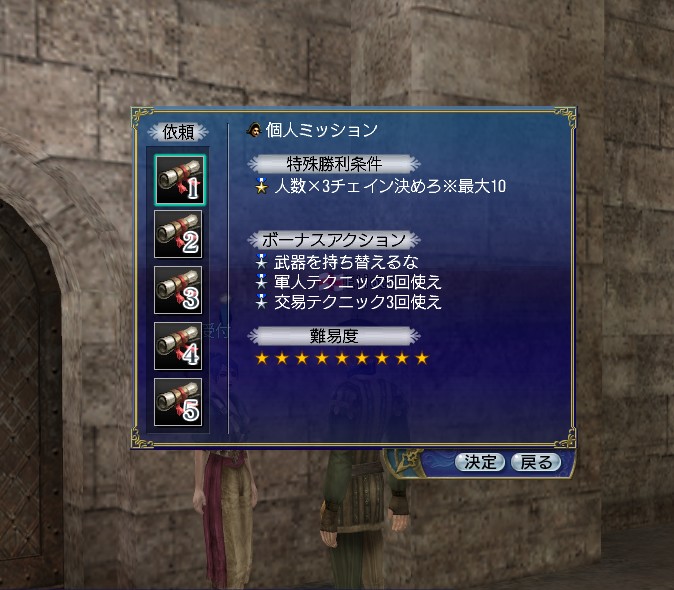Confirm with the 決定 button
The image size is (674, 590).
coord(480,462)
